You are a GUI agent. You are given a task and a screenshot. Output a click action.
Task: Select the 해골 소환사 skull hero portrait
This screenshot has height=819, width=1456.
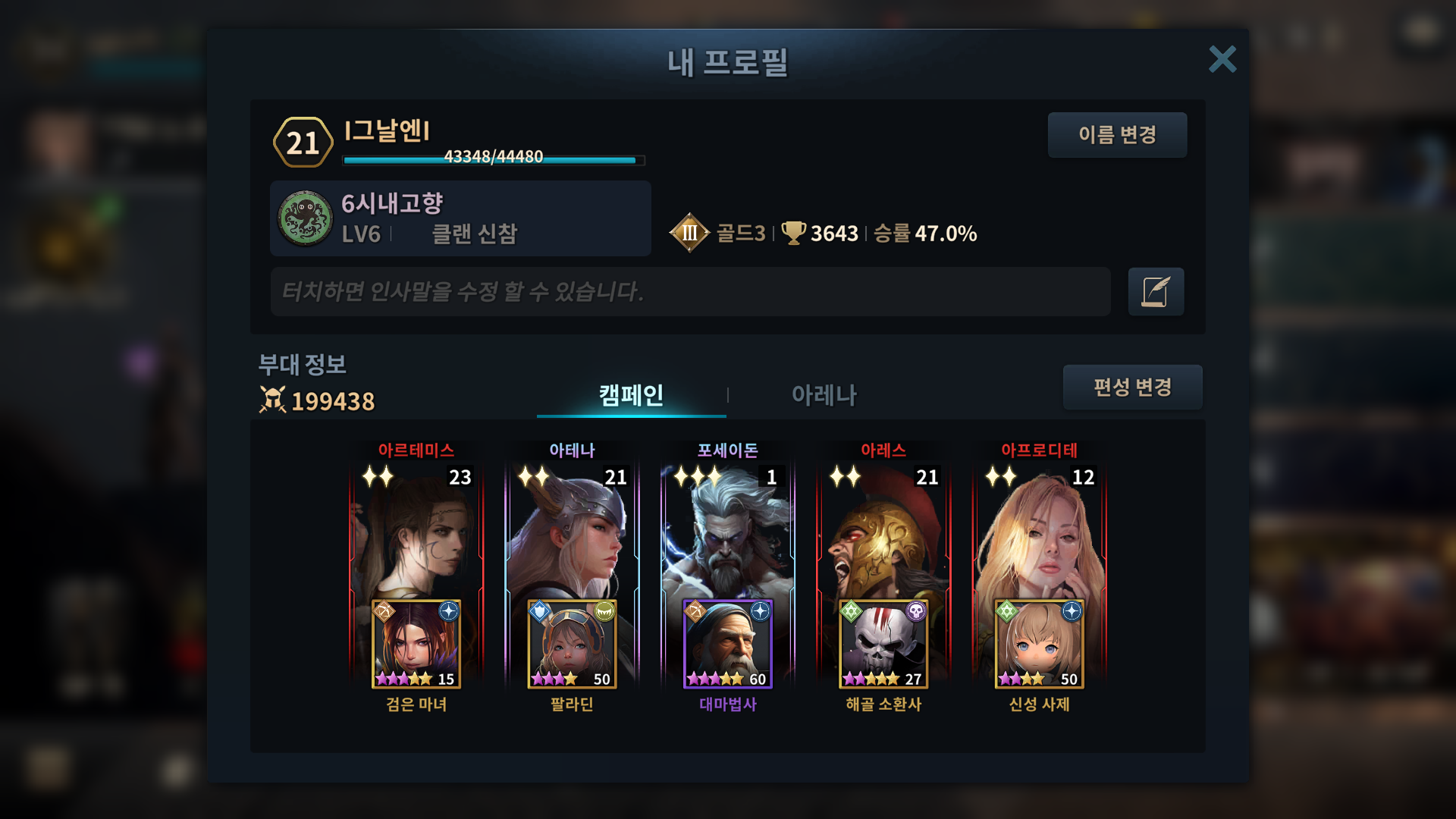pos(883,645)
